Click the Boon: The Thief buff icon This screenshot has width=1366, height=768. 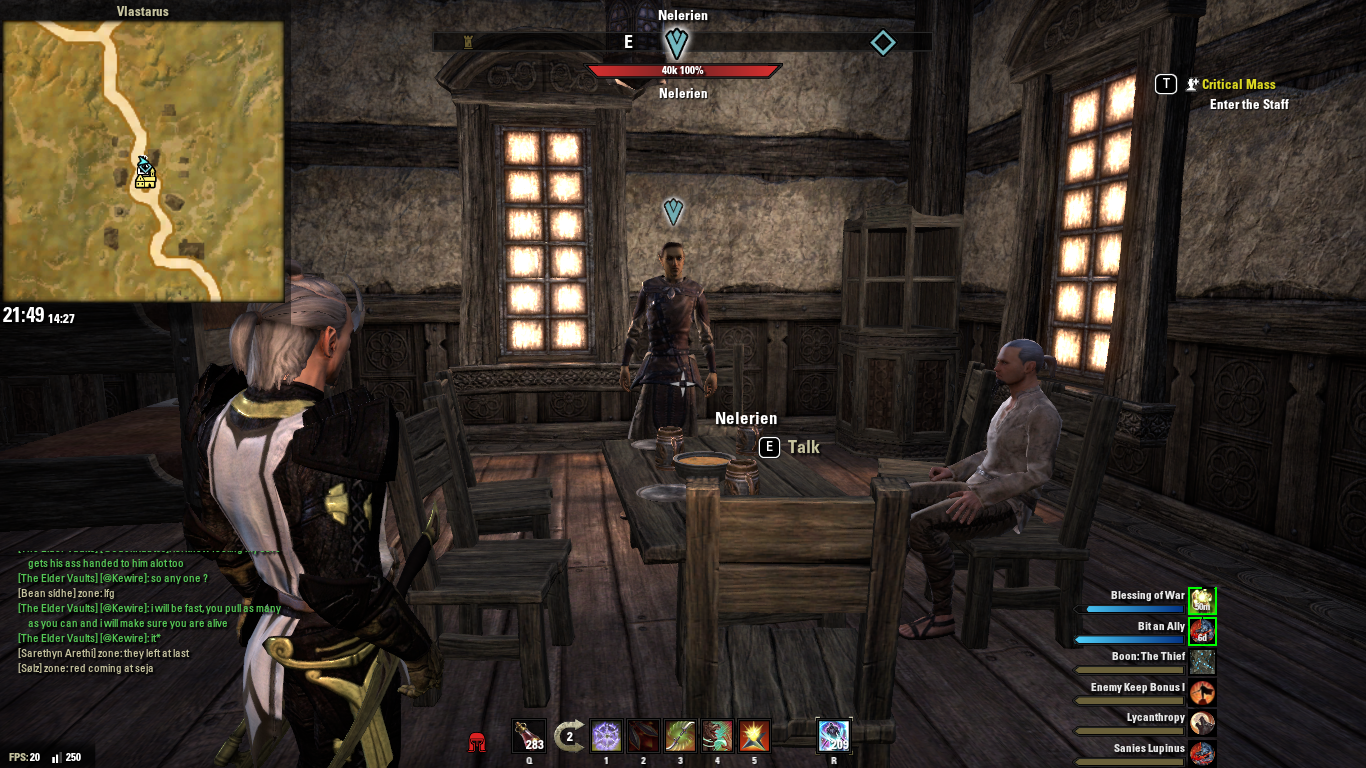[1200, 660]
